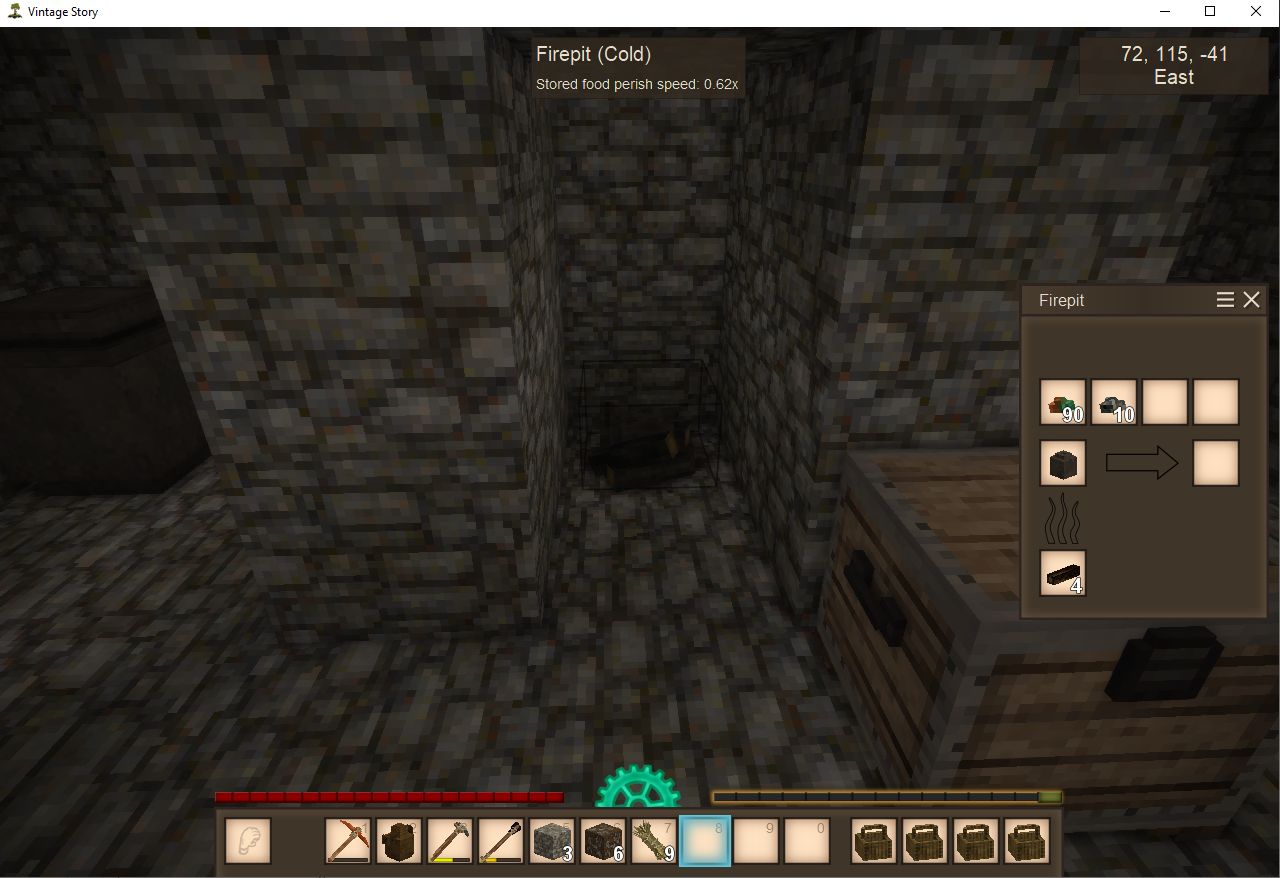Click the off-hand slot left of hotbar
This screenshot has width=1280, height=878.
coord(247,841)
